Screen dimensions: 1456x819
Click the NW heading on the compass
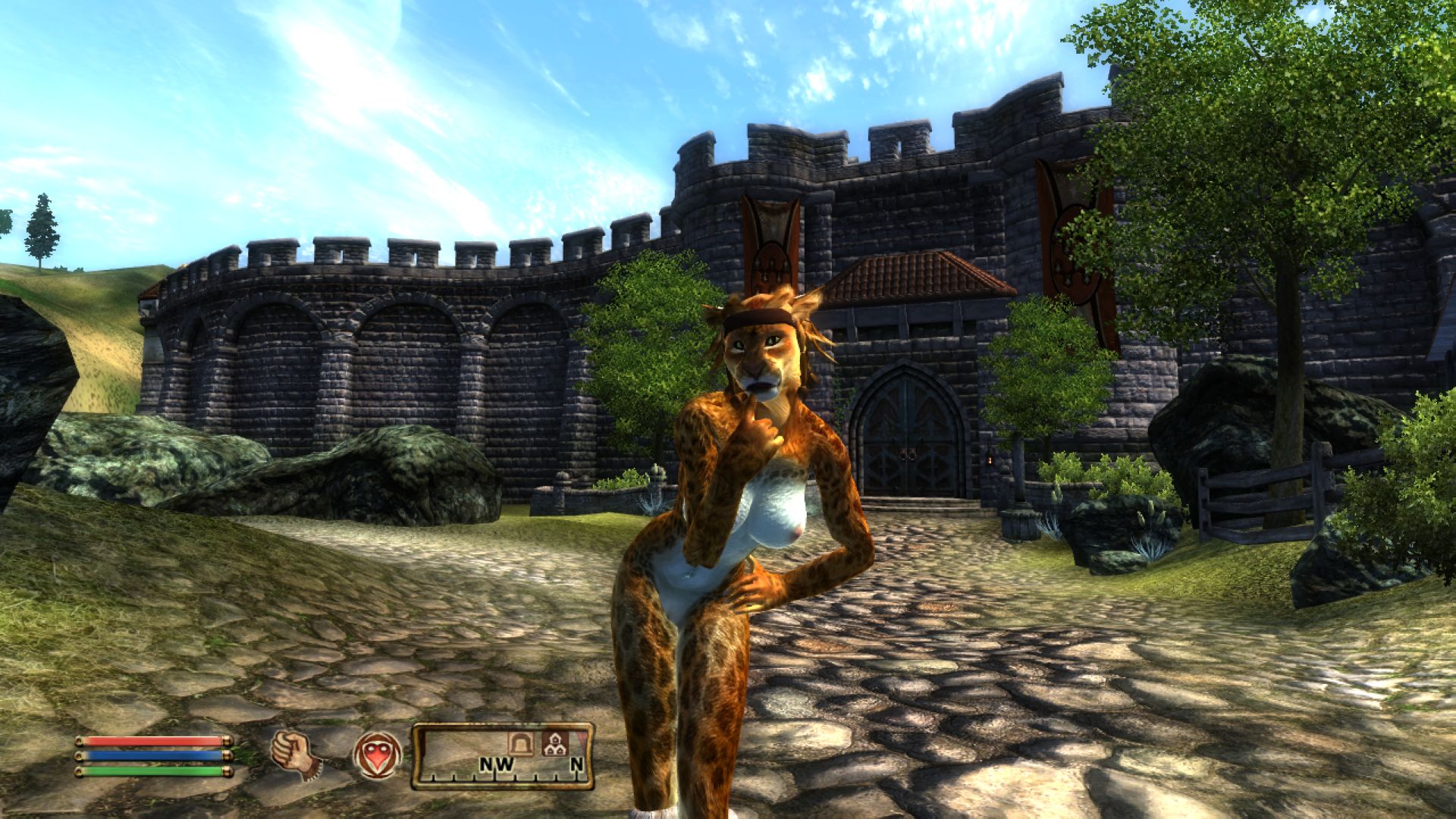(x=497, y=765)
